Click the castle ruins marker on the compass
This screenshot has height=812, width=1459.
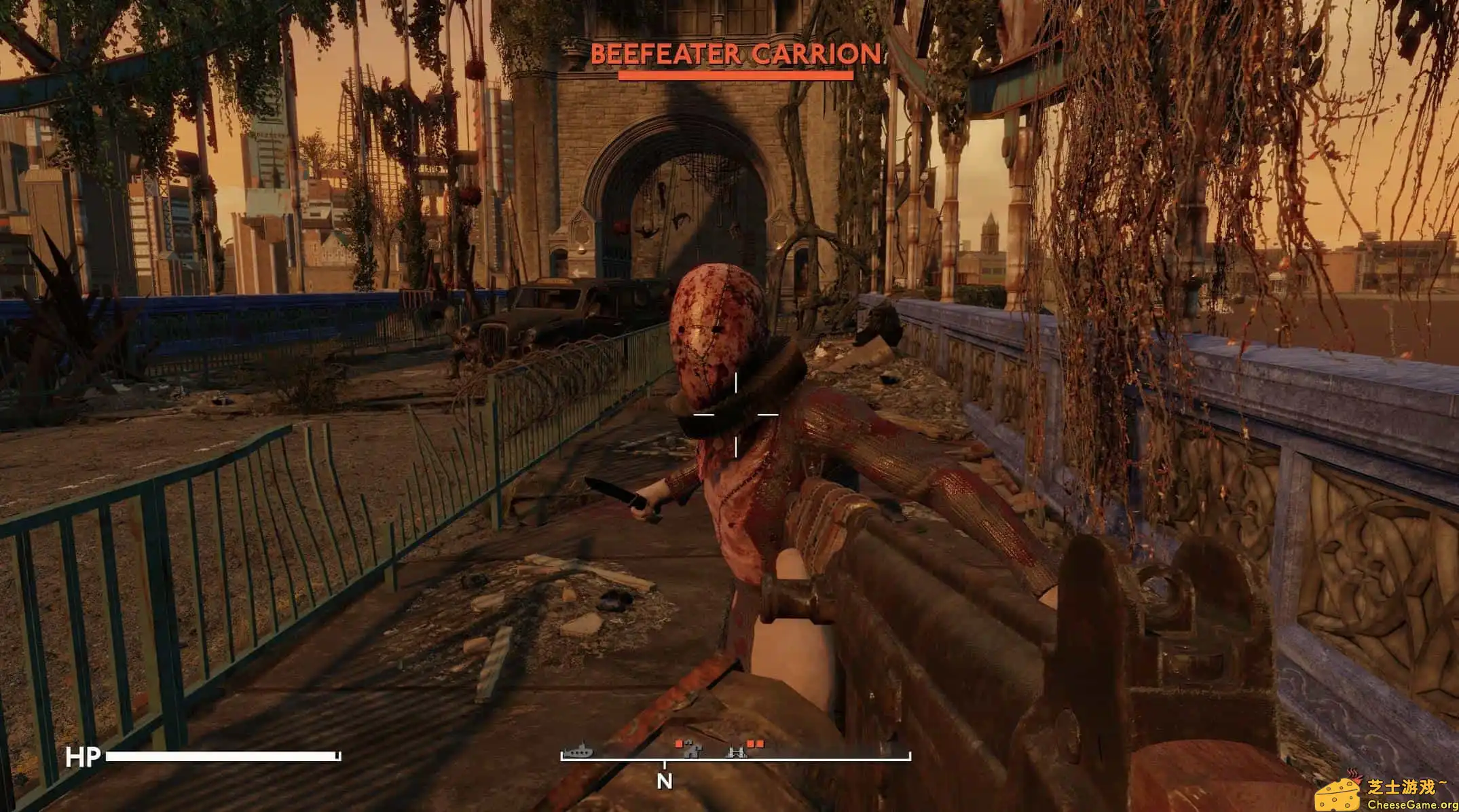point(694,752)
